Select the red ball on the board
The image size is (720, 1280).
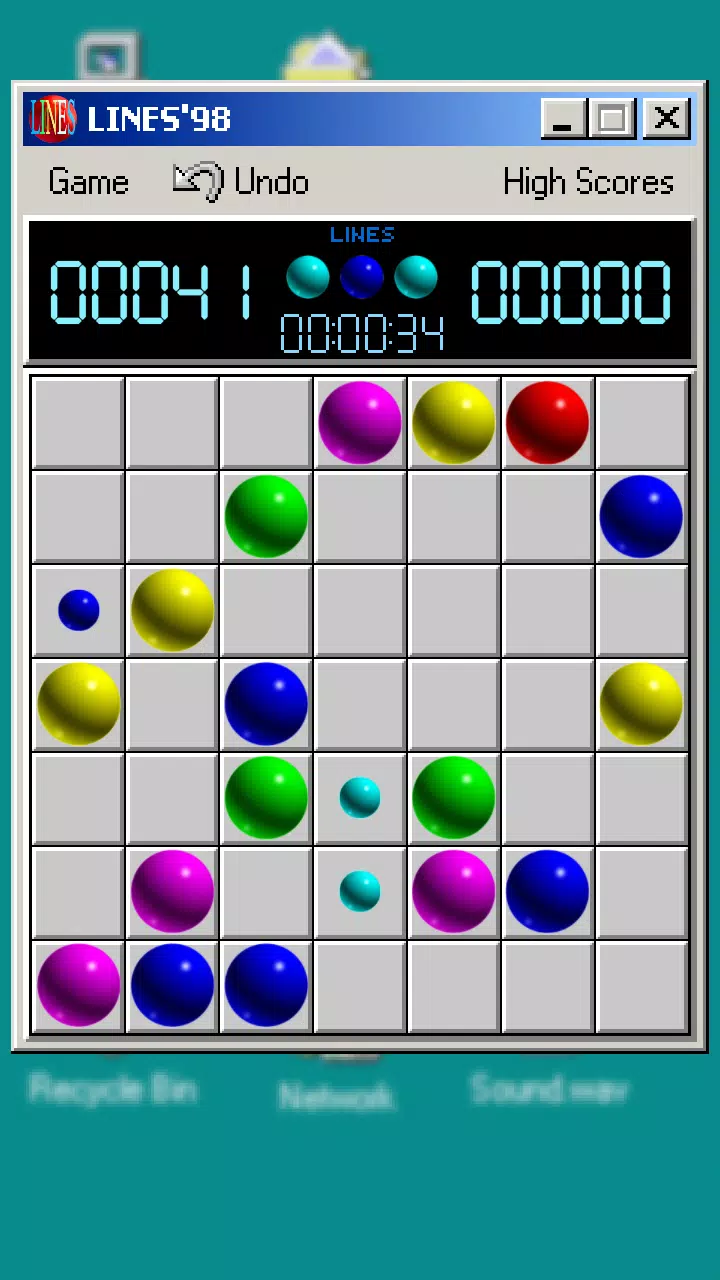tap(547, 422)
